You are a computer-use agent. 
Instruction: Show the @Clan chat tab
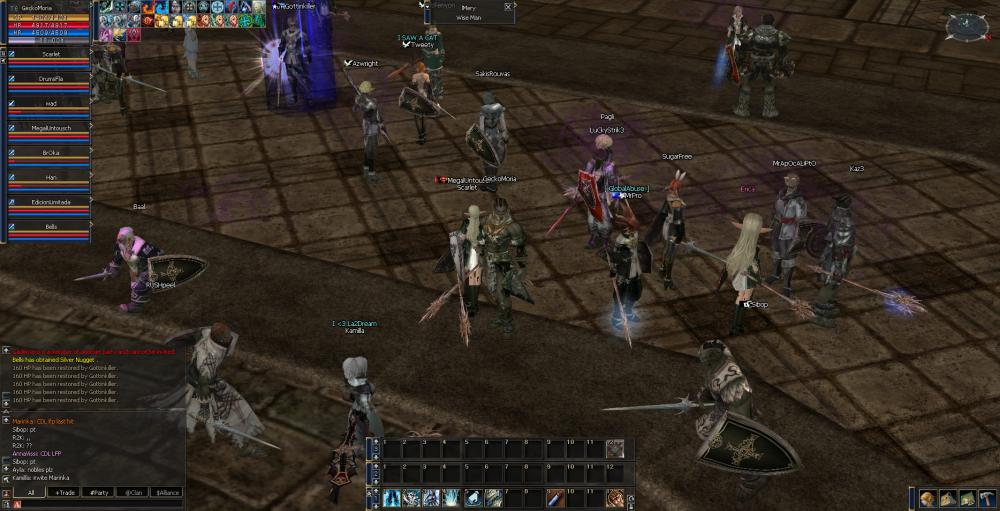click(132, 492)
